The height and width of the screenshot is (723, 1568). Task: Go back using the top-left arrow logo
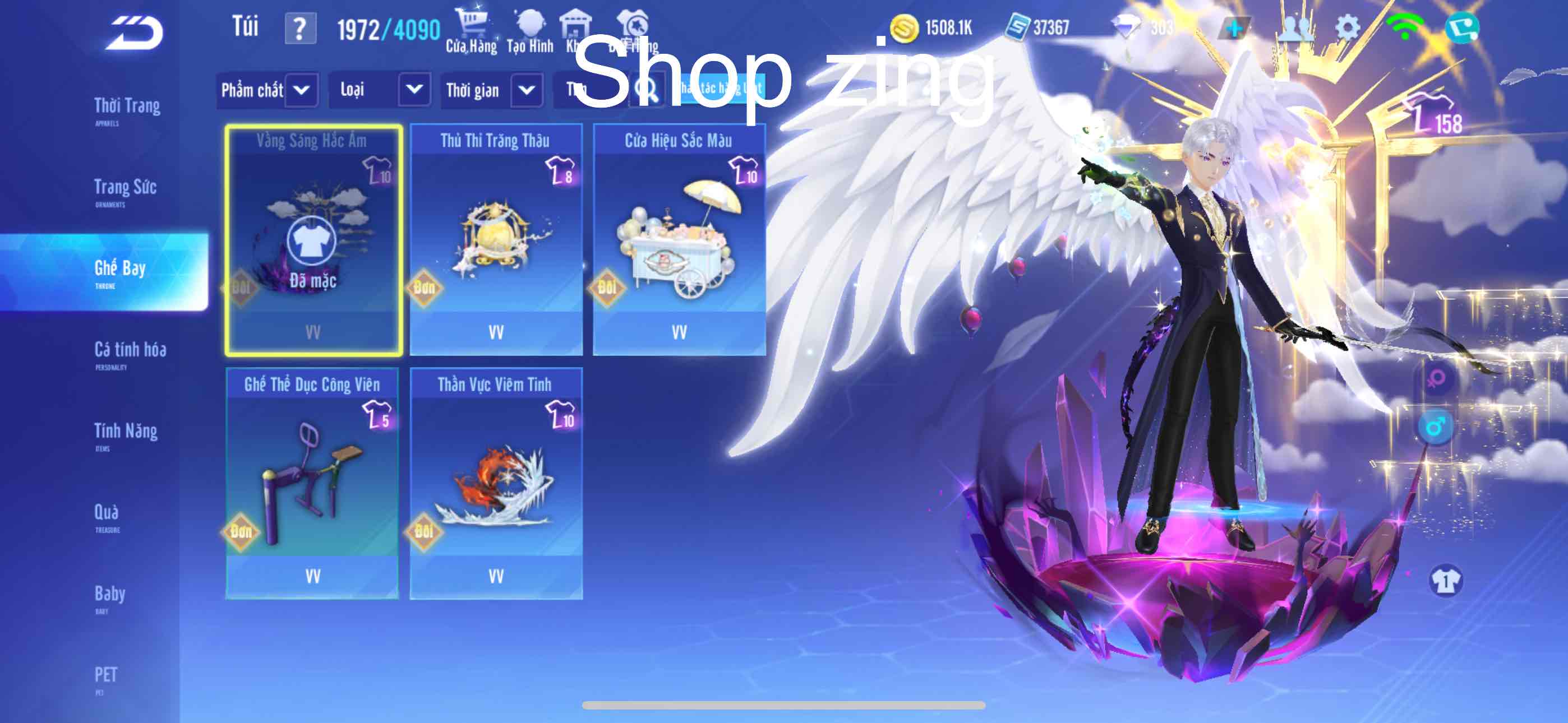click(135, 33)
